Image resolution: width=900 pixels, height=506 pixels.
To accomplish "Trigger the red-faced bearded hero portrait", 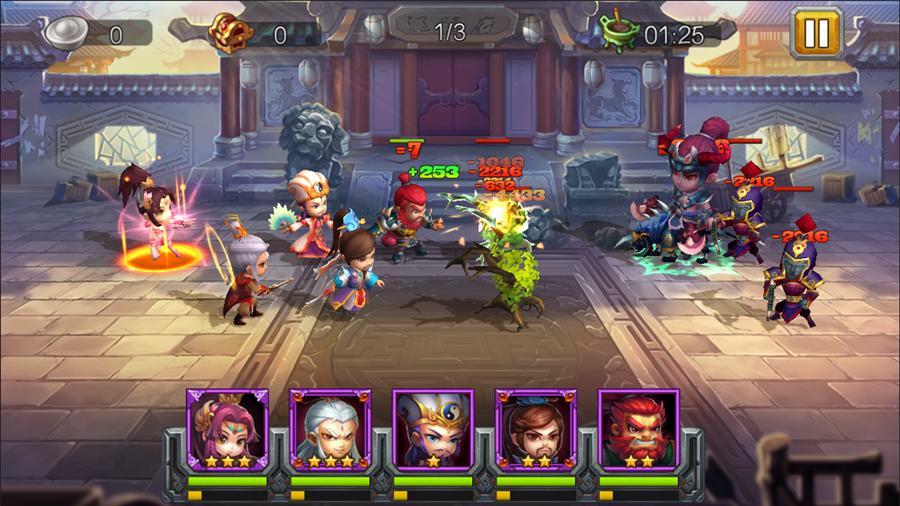I will (x=639, y=430).
